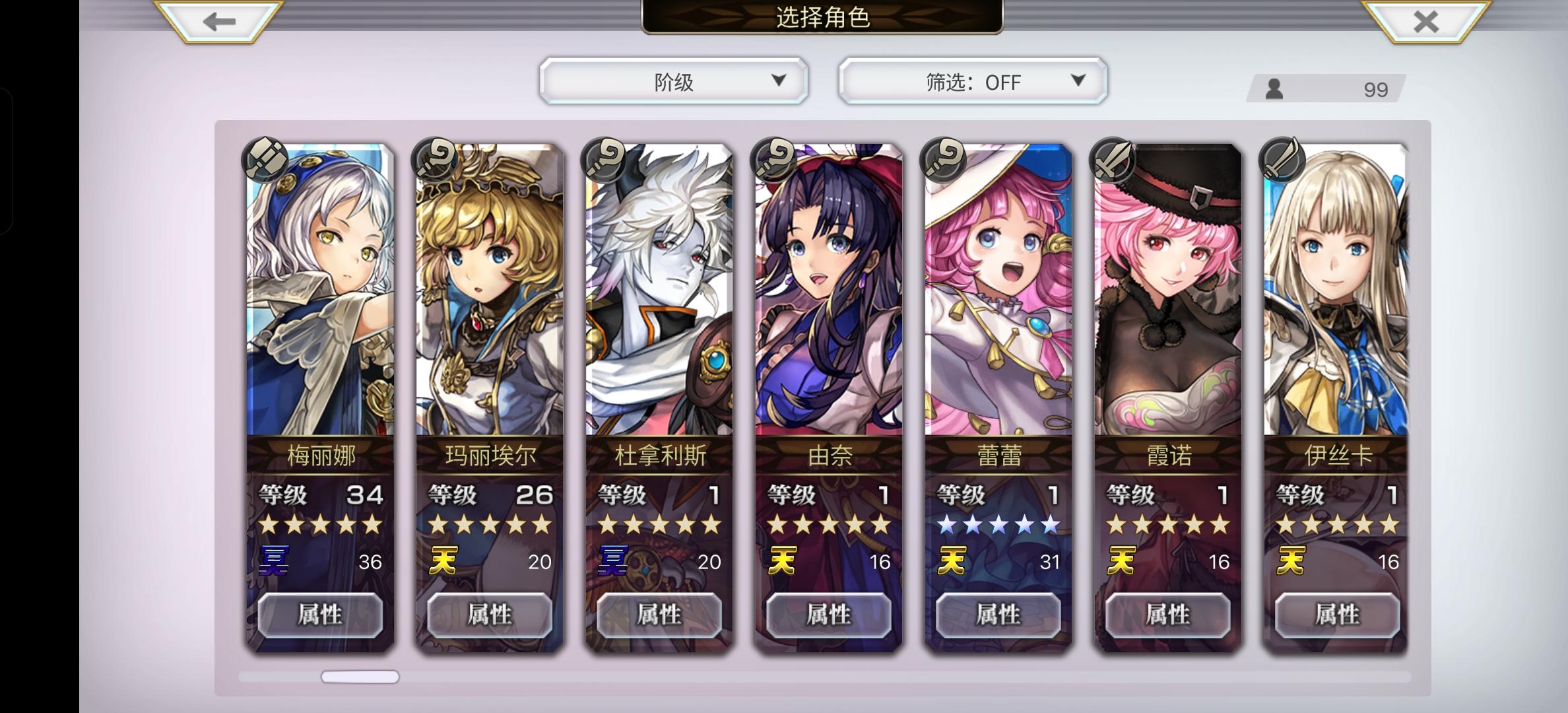Click the 属性 button under 由奈
The width and height of the screenshot is (1568, 713).
(x=829, y=614)
